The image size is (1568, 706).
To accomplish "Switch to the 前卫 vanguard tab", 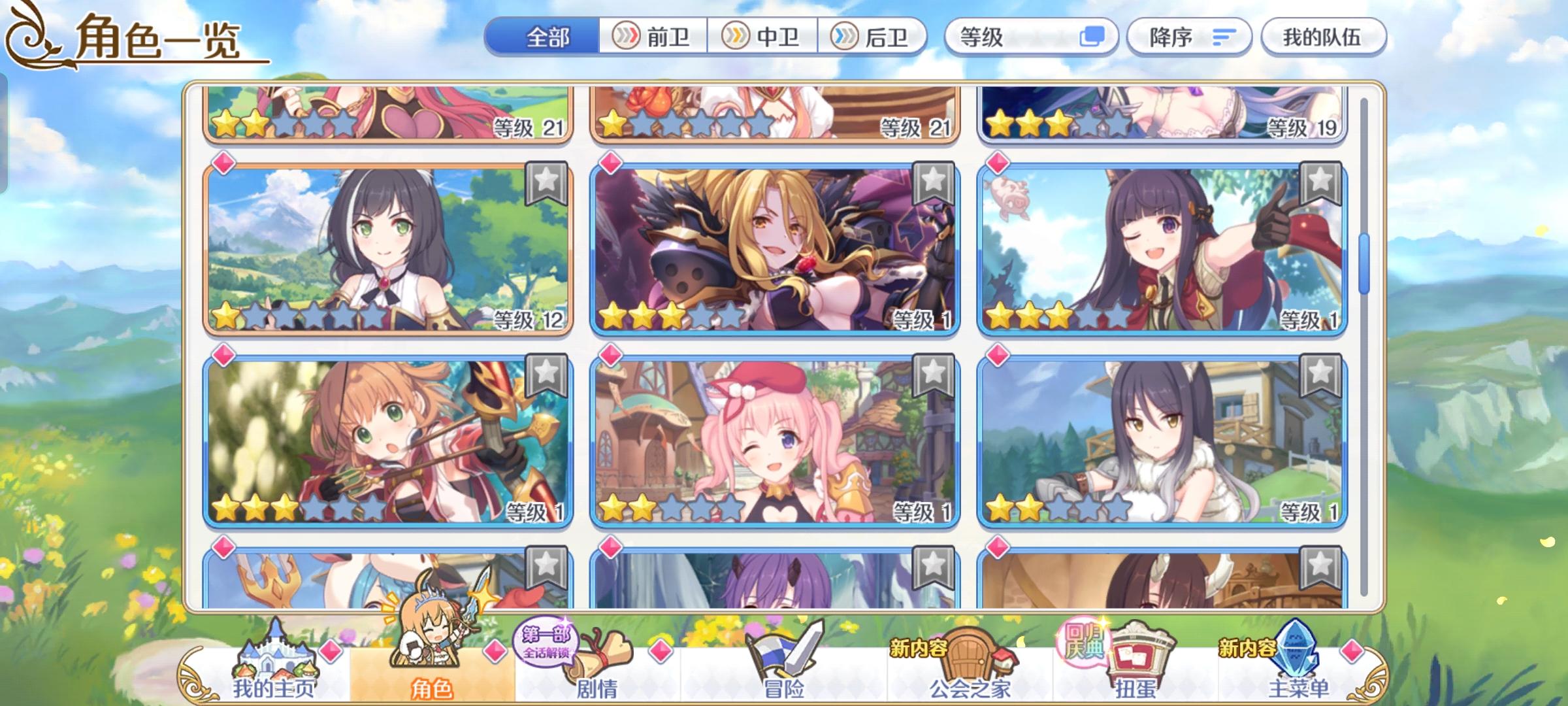I will [653, 37].
